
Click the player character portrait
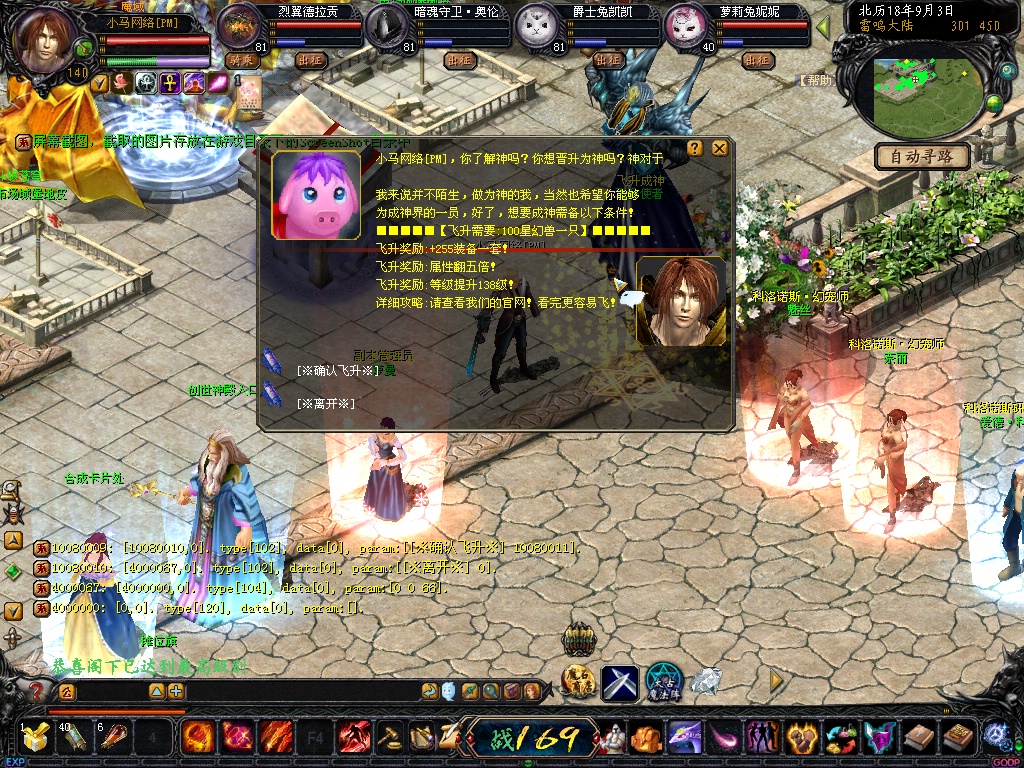[44, 40]
